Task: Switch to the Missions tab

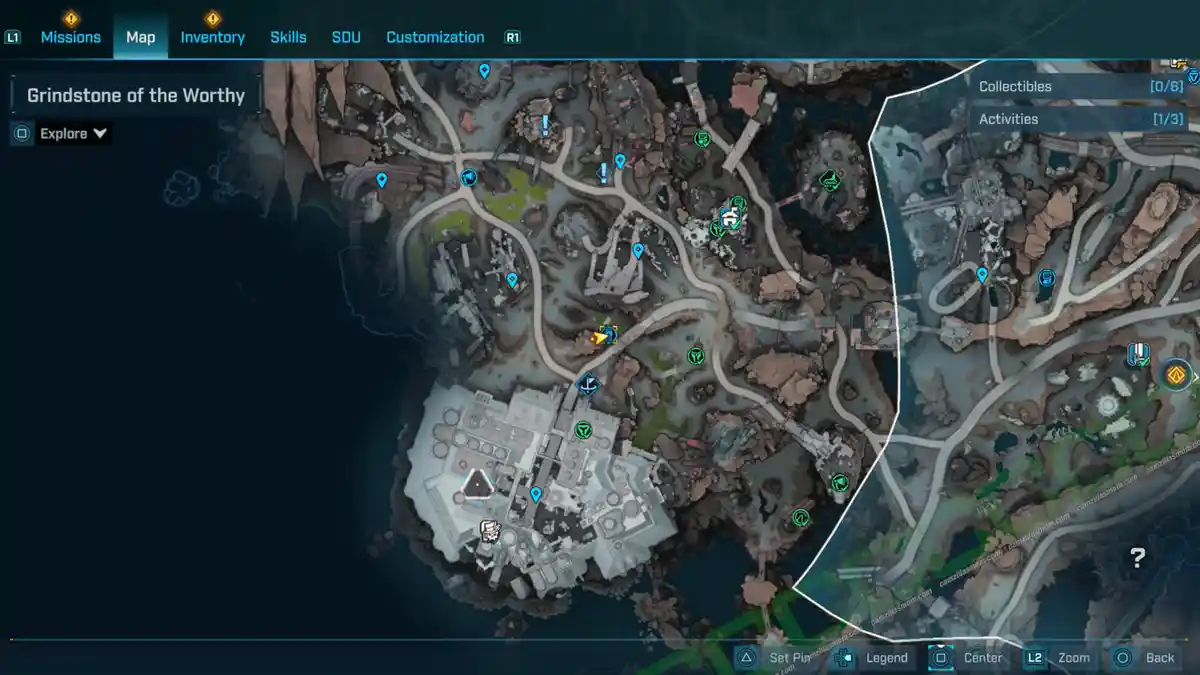Action: (70, 37)
